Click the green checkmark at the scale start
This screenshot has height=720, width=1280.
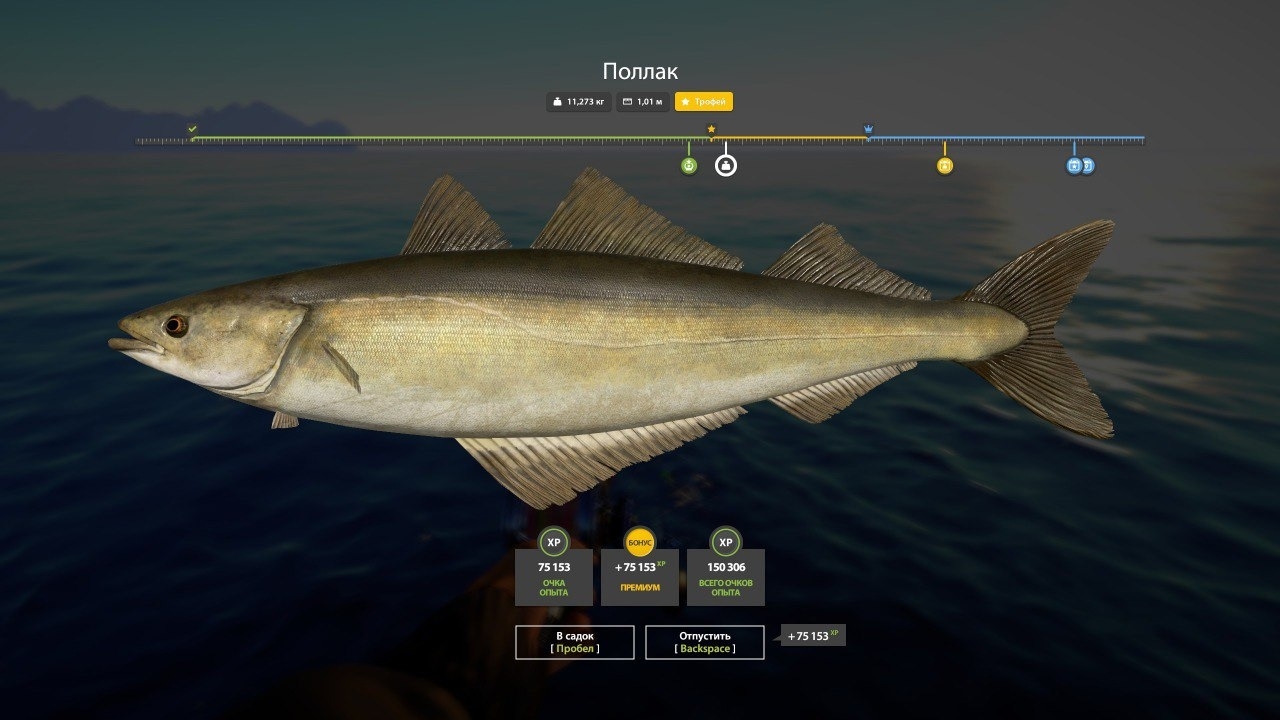191,129
